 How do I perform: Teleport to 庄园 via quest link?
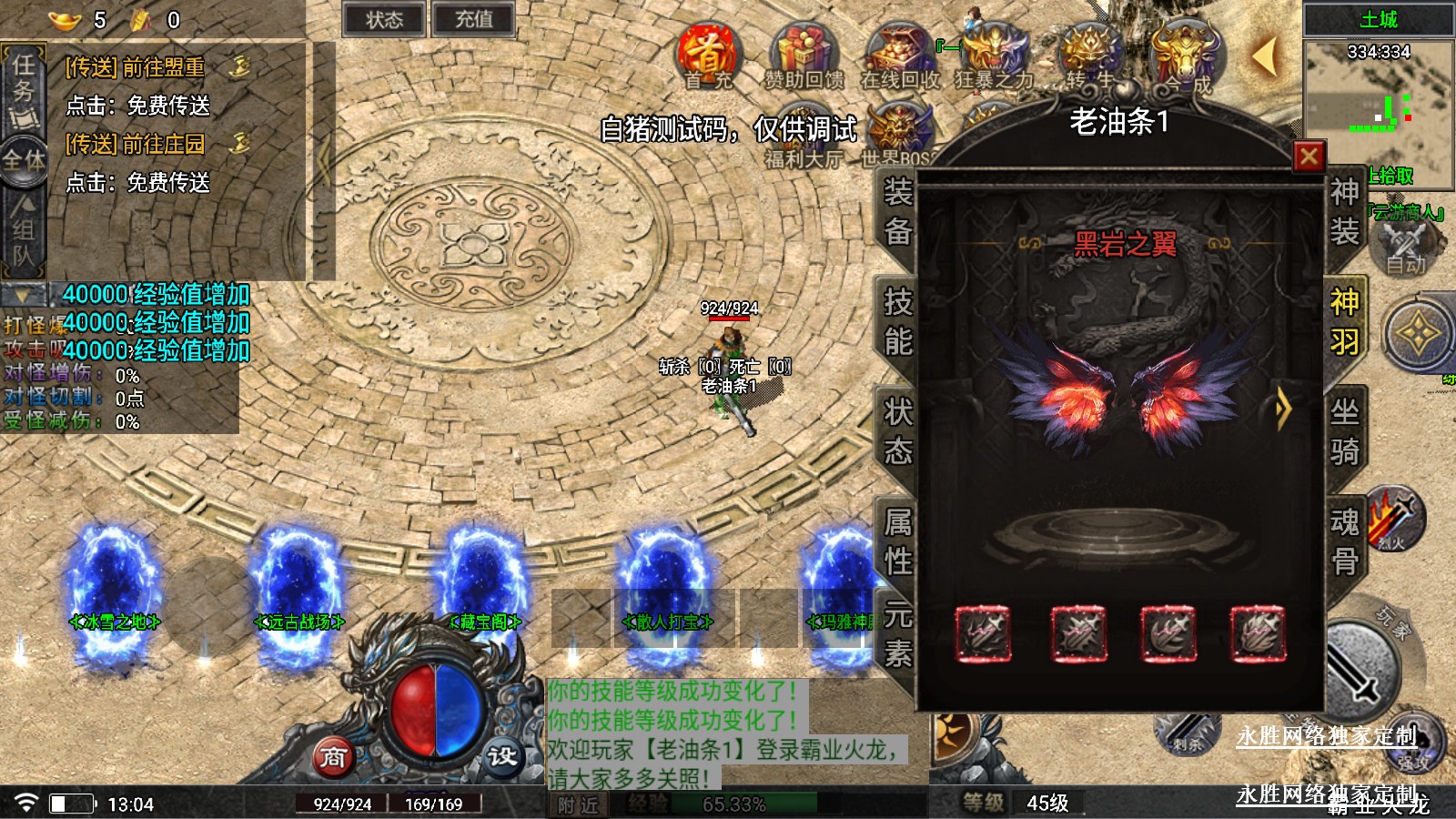136,144
